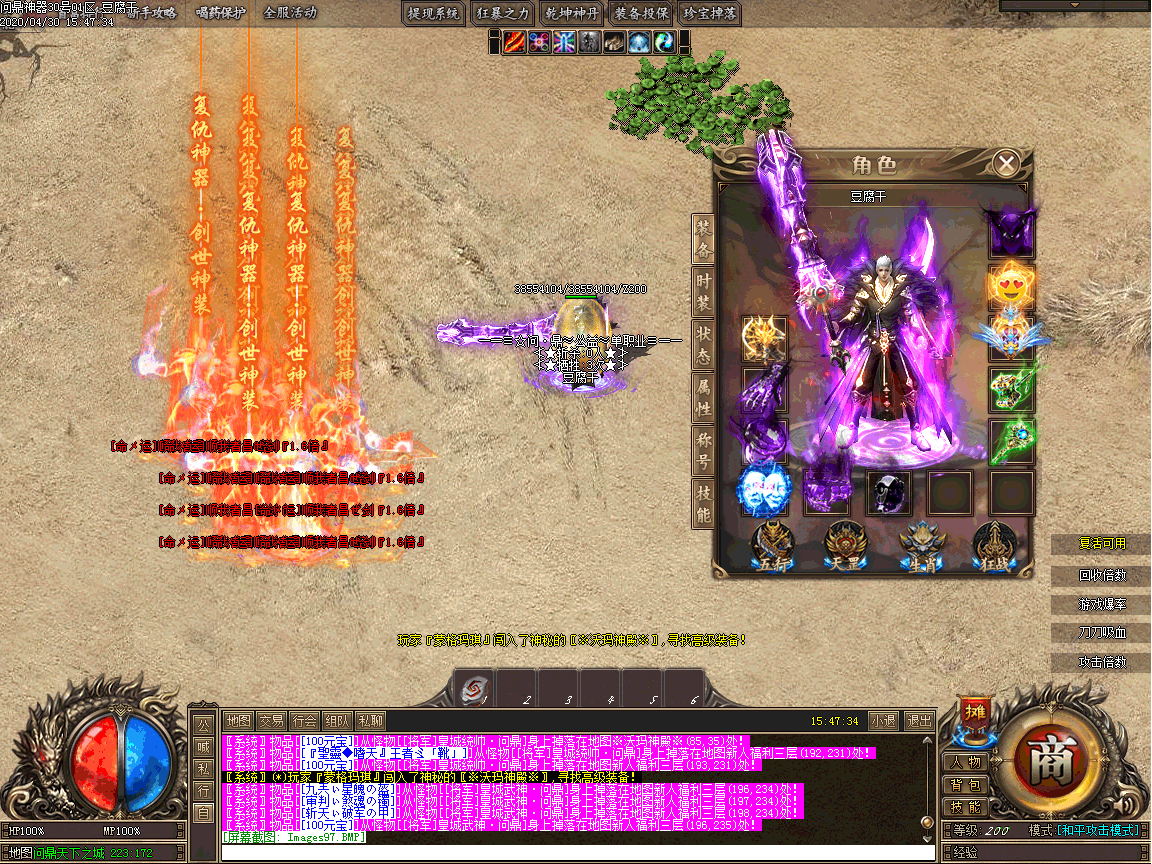Open the 提现系统 top menu button
This screenshot has width=1152, height=864.
(x=434, y=13)
